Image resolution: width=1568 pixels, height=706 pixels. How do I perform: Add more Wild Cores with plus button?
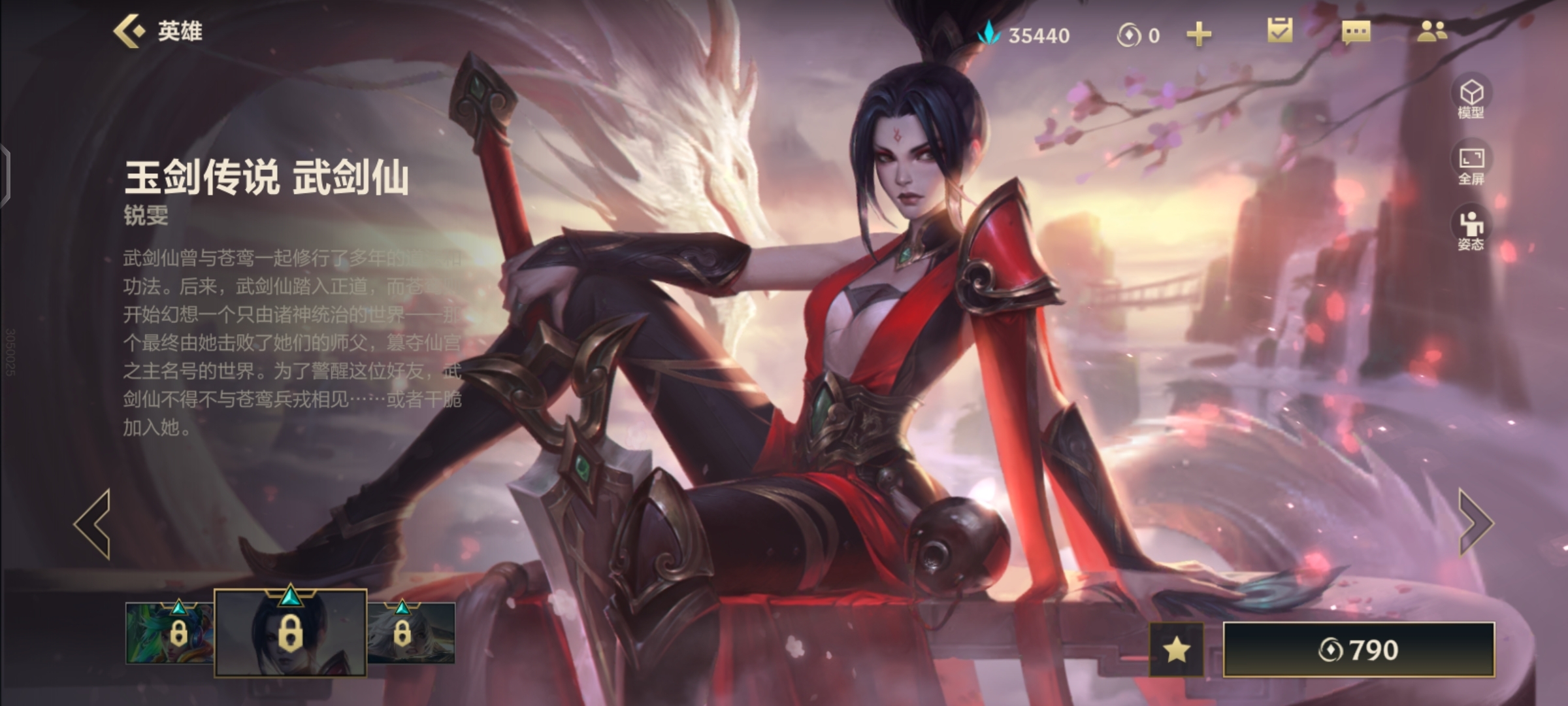[x=1198, y=34]
